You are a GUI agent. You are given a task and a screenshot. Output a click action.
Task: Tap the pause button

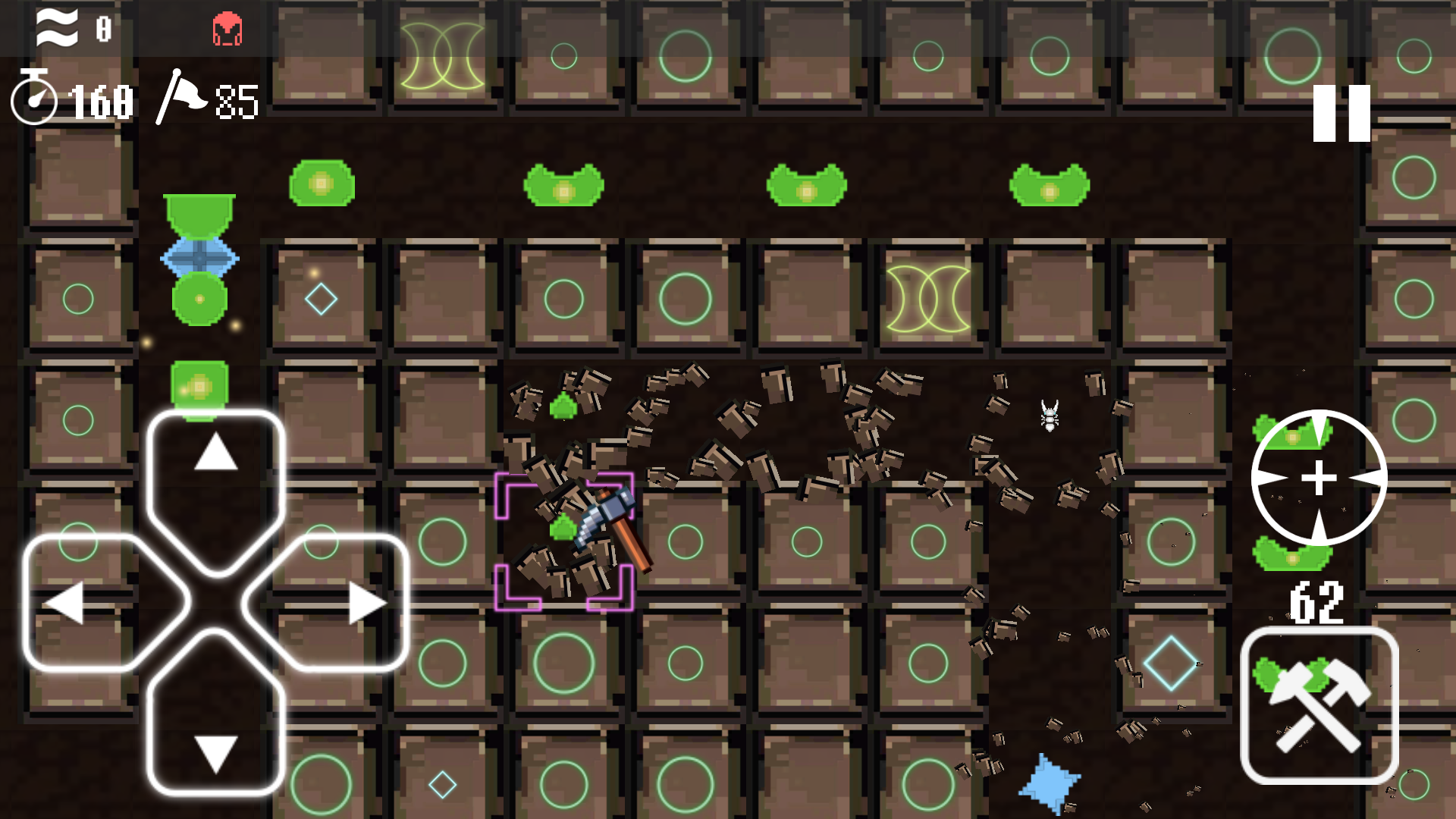pos(1342,114)
